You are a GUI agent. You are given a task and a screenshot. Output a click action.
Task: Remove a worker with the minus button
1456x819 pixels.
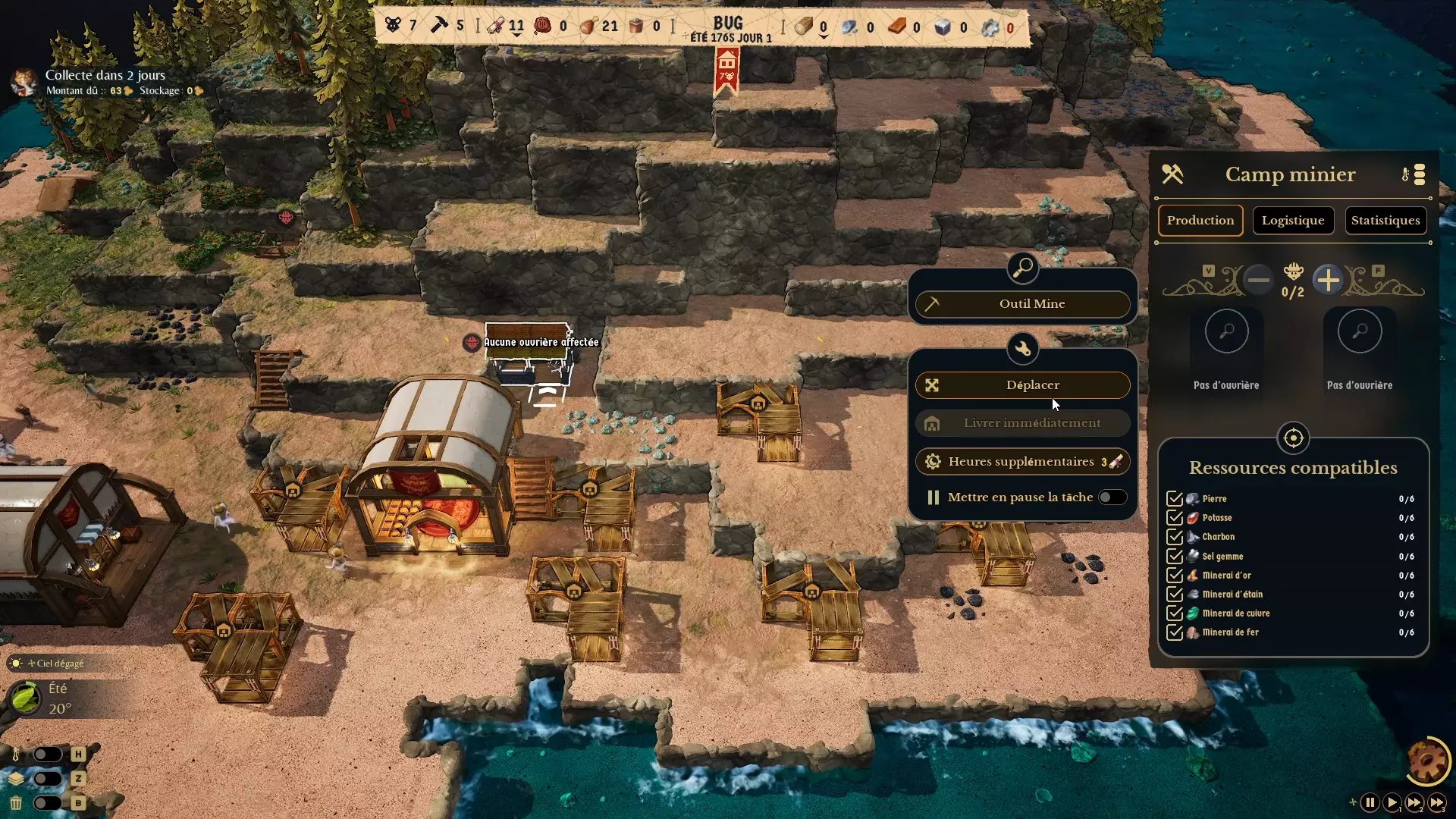click(1259, 281)
